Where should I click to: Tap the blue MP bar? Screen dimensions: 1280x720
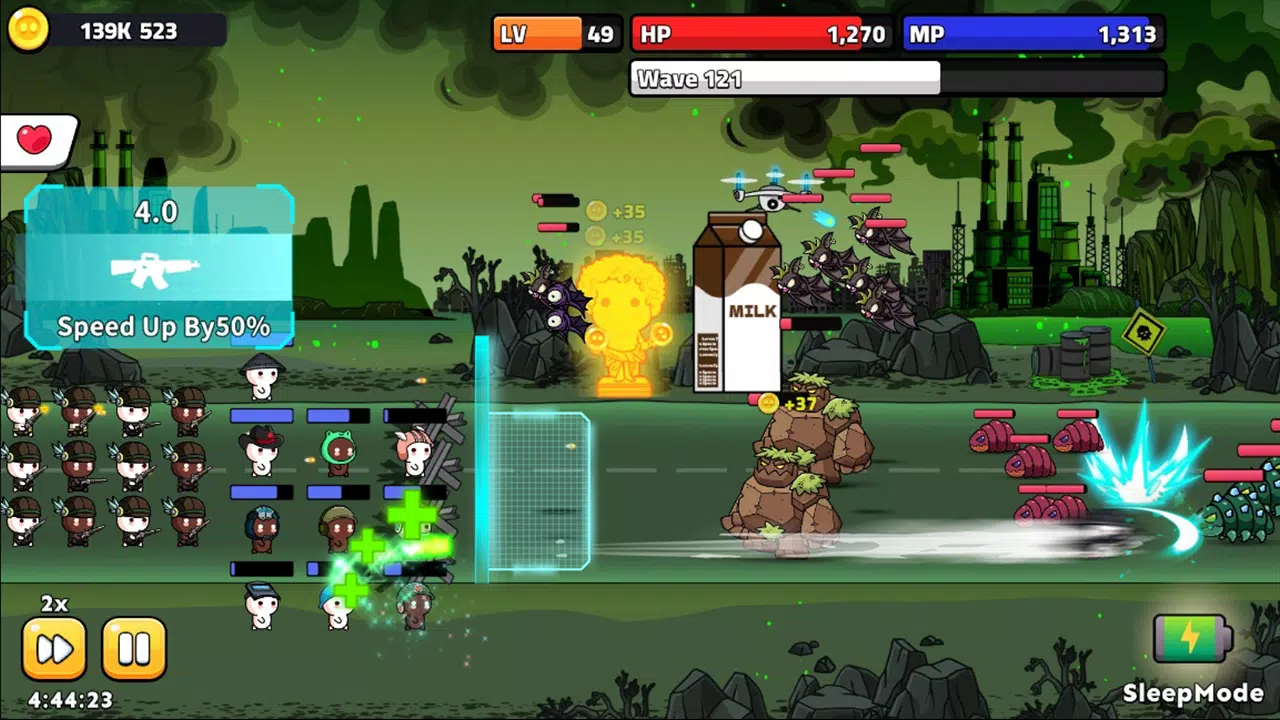tap(1030, 33)
